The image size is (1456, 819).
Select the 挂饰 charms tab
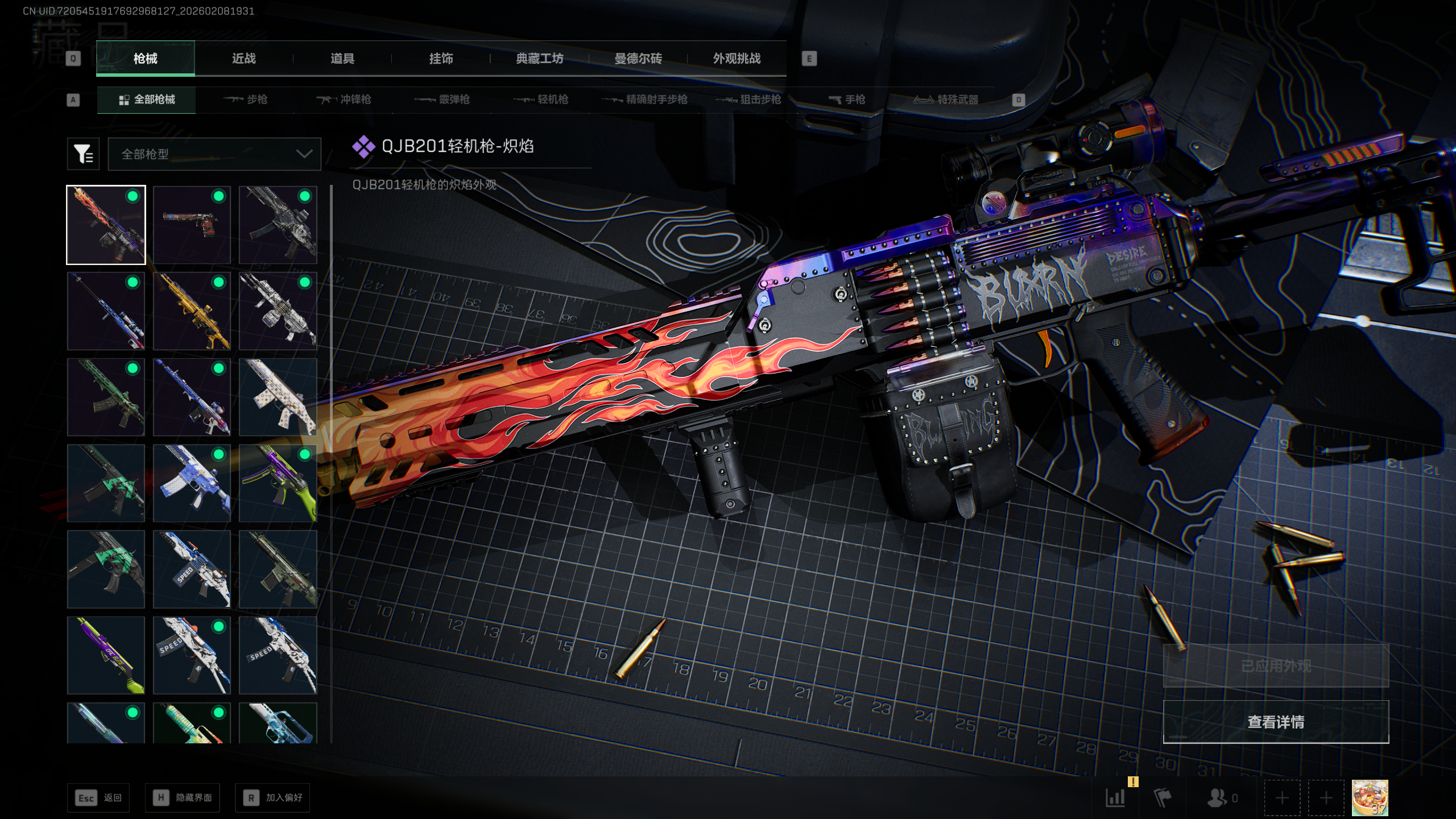point(441,59)
